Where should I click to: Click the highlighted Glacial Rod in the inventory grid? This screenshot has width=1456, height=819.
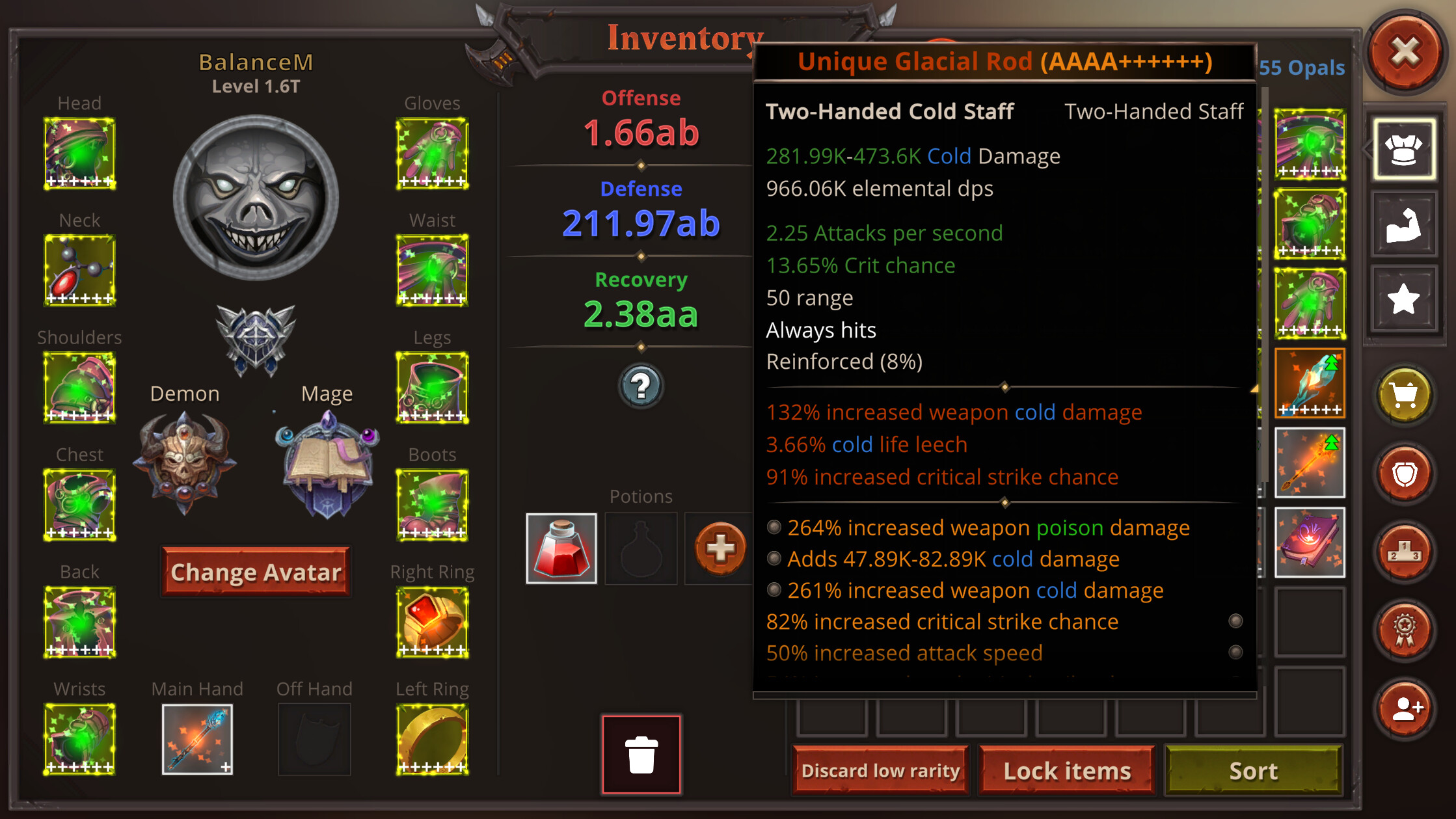tap(1309, 383)
